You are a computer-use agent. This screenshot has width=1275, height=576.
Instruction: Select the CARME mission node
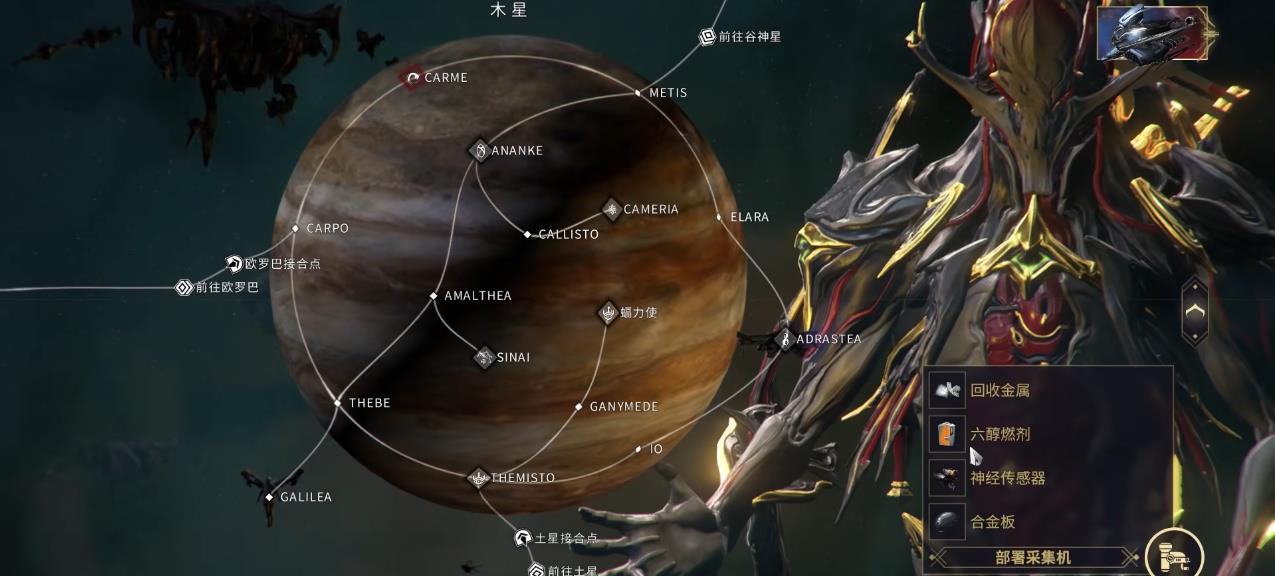click(412, 77)
